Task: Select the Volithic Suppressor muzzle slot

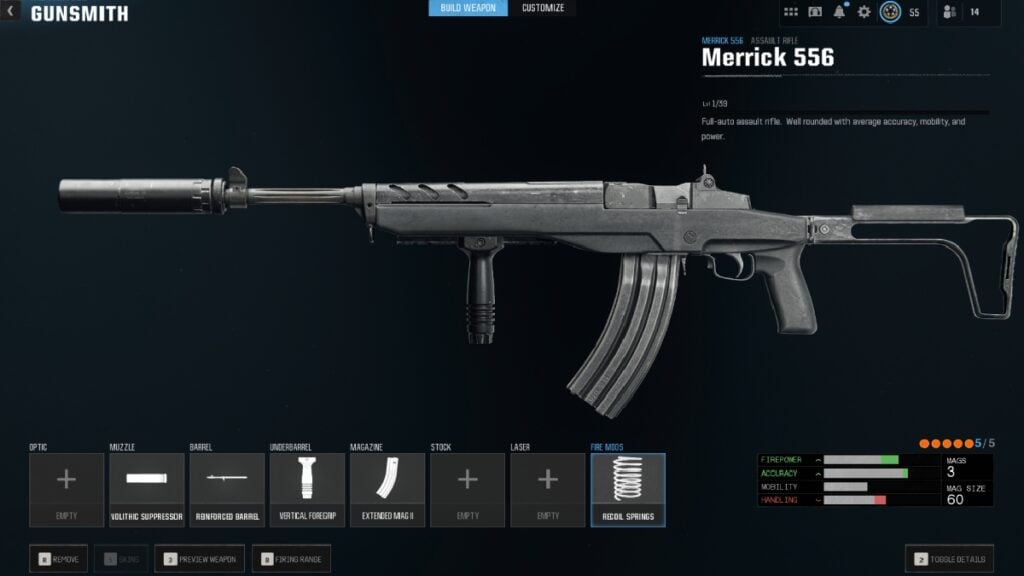Action: (x=147, y=489)
